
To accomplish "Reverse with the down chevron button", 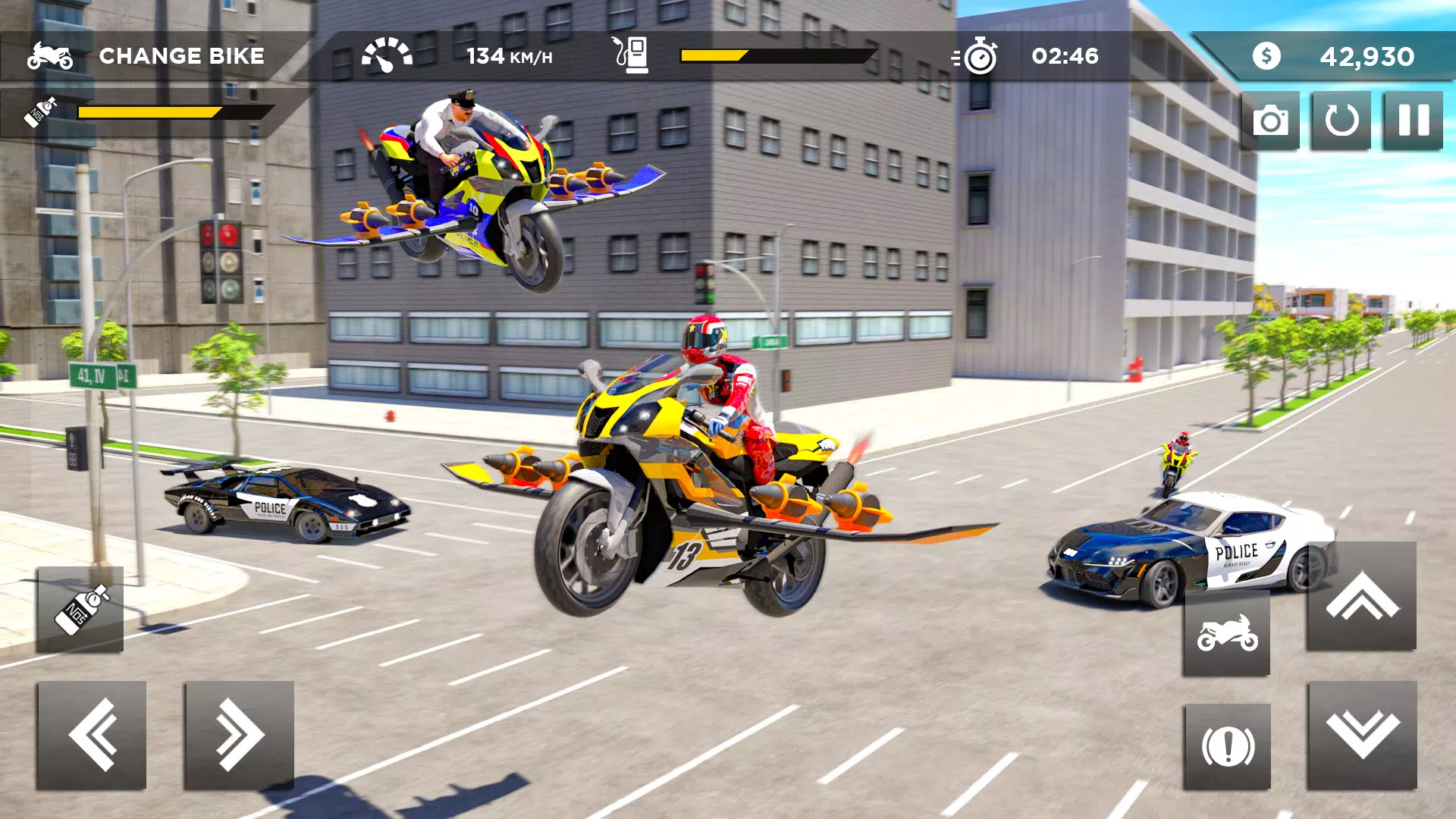I will click(x=1361, y=734).
